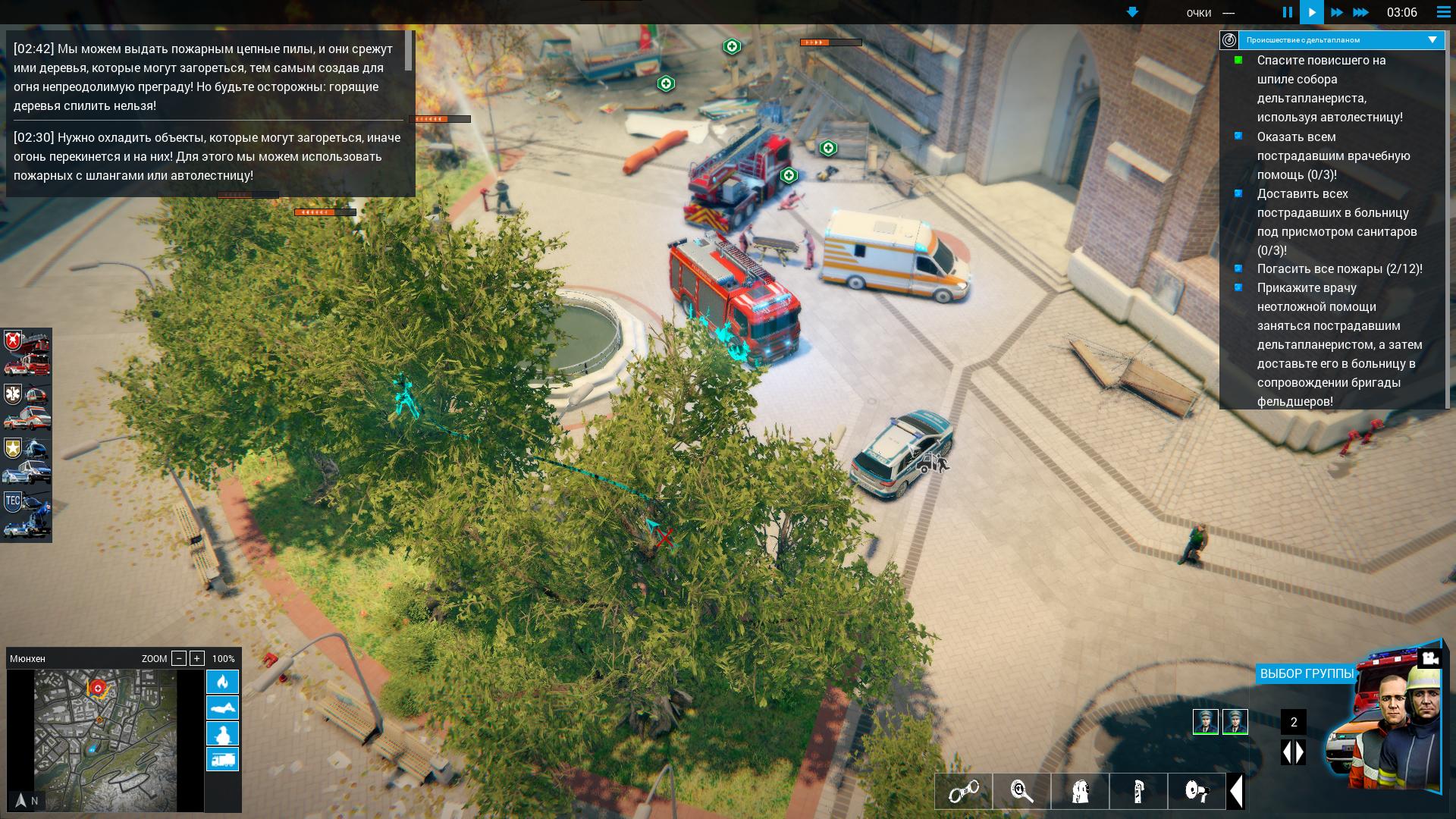Viewport: 1456px width, 819px height.
Task: Open the ambulance rescue vehicles category
Action: pyautogui.click(x=27, y=406)
